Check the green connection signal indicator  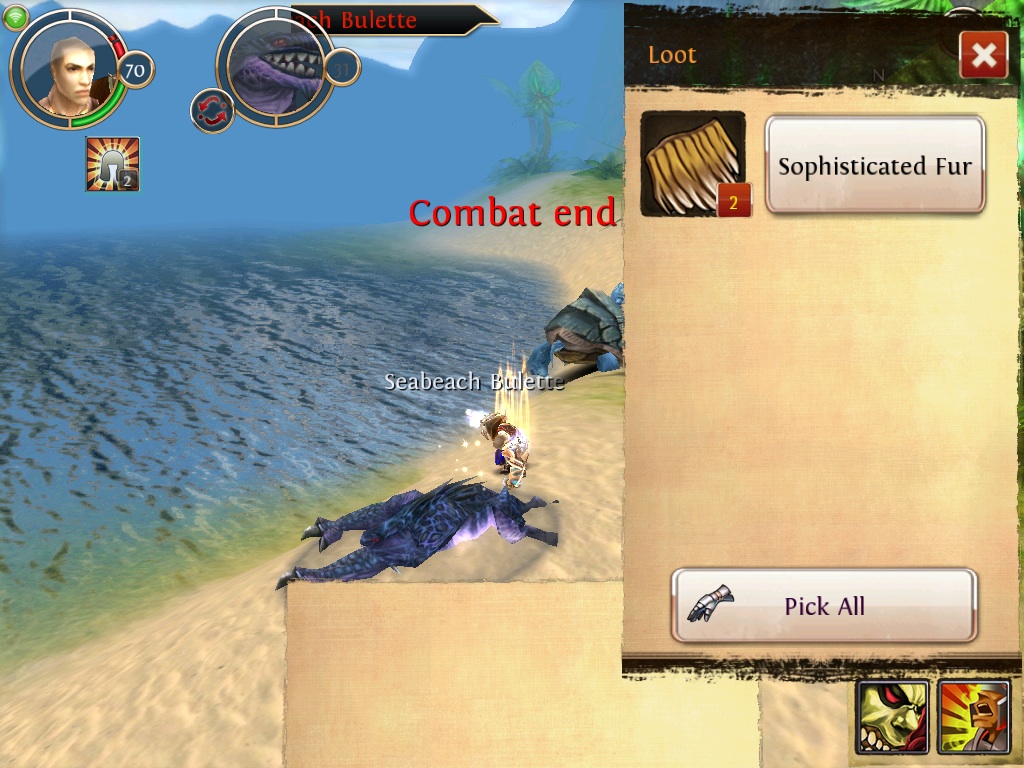tap(15, 16)
